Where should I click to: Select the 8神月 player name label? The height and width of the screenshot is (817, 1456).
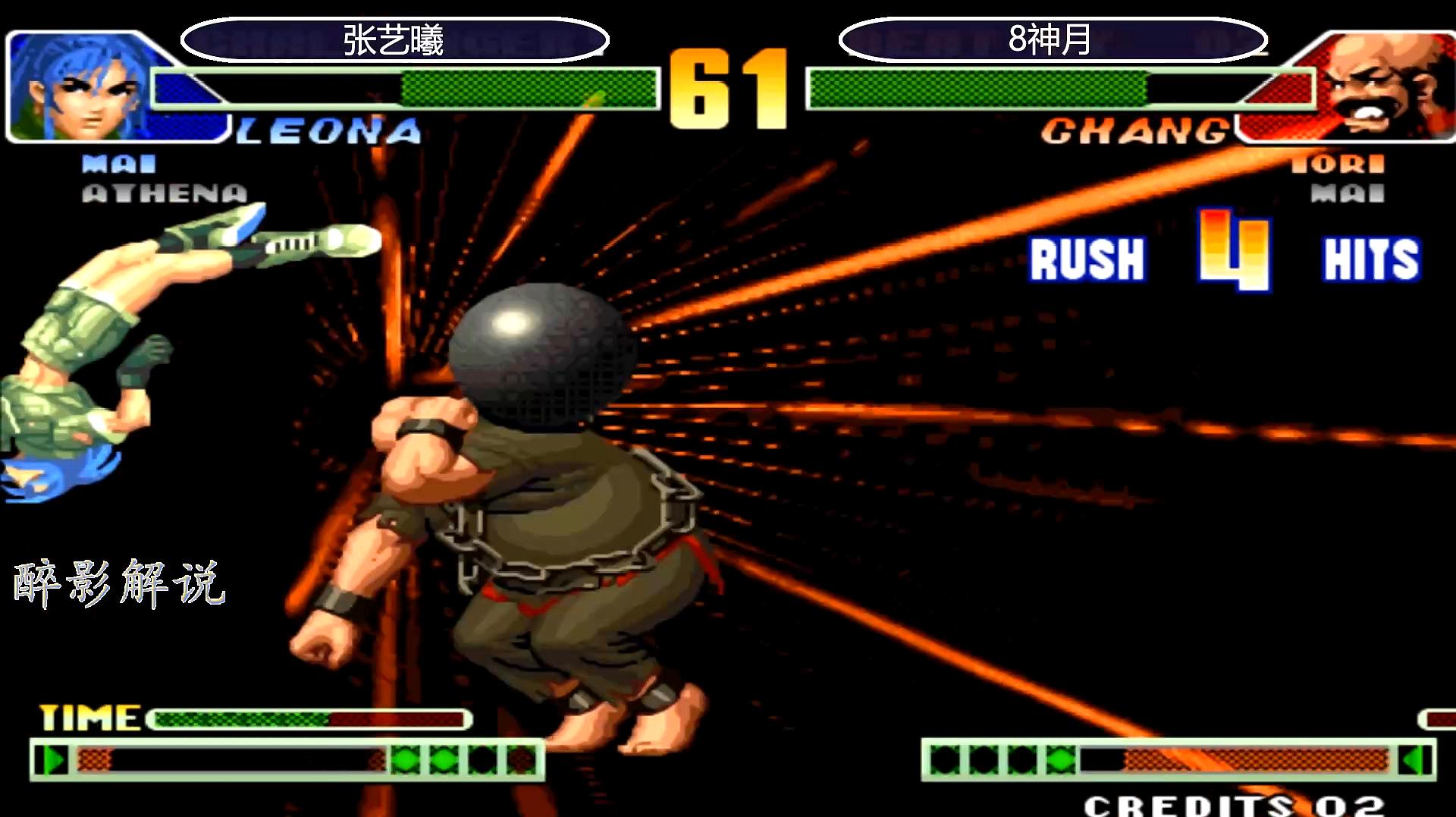tap(1051, 39)
